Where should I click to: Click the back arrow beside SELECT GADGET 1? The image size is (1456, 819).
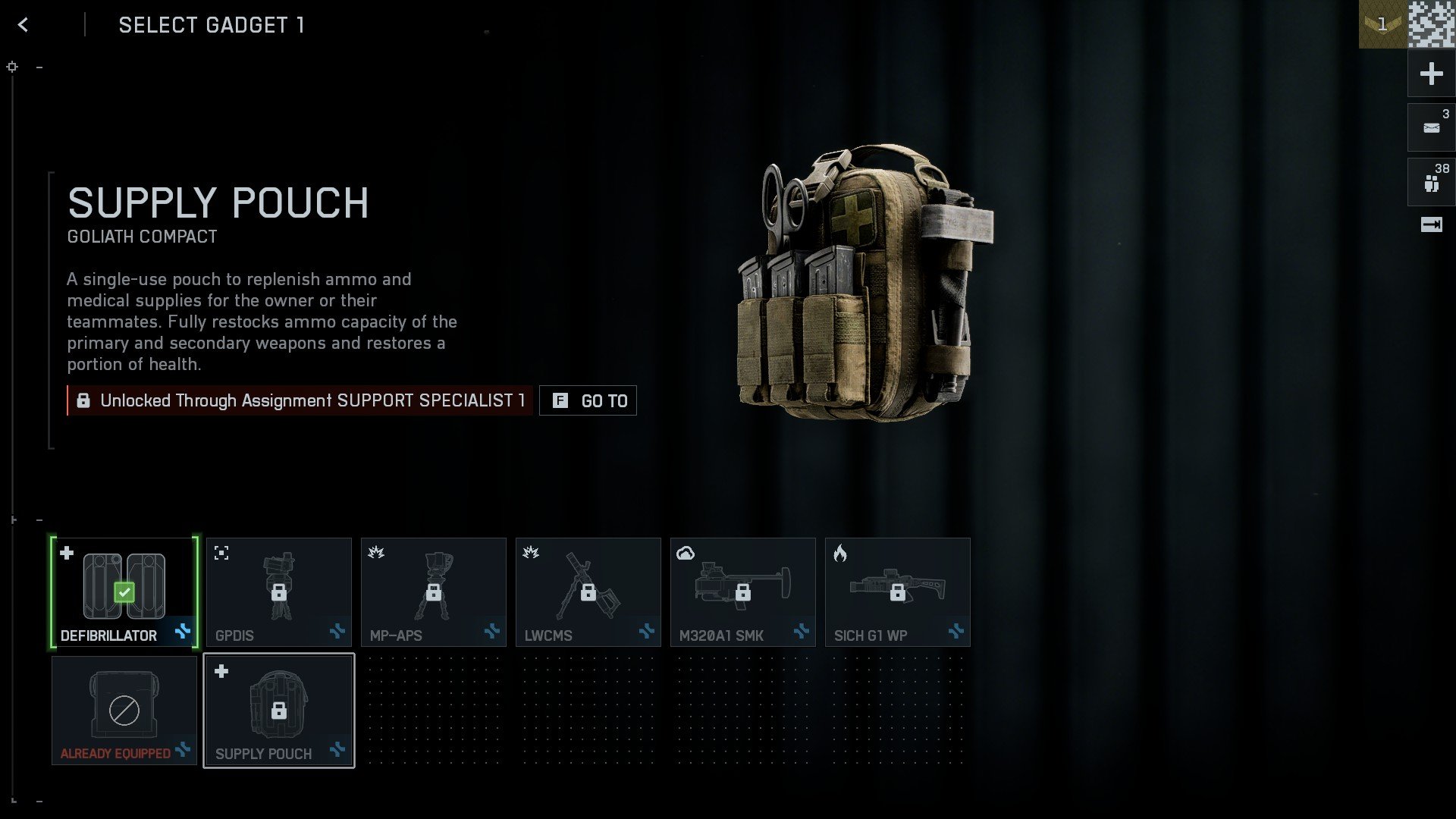23,24
